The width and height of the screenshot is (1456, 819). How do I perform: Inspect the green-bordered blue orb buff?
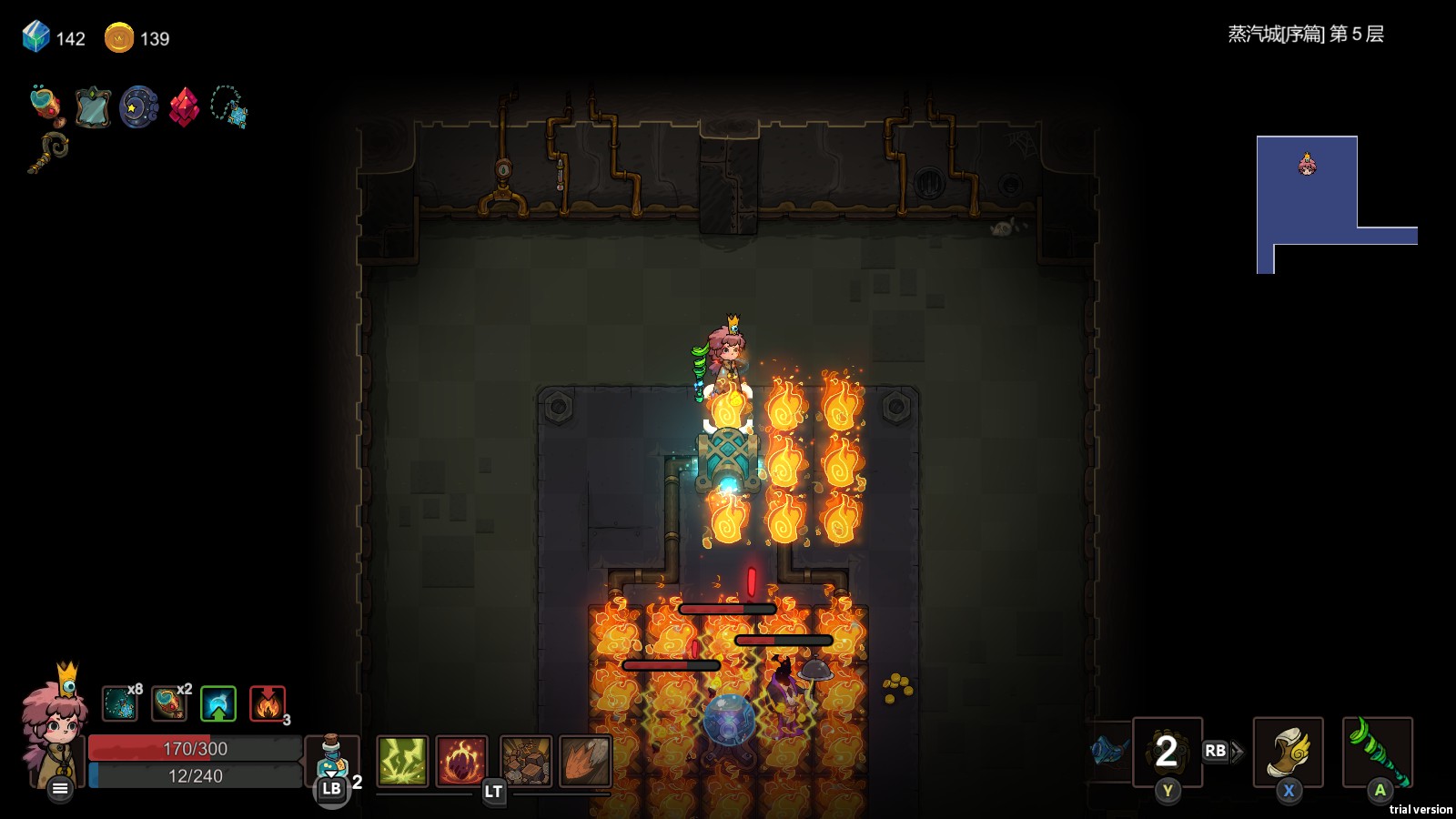[218, 703]
